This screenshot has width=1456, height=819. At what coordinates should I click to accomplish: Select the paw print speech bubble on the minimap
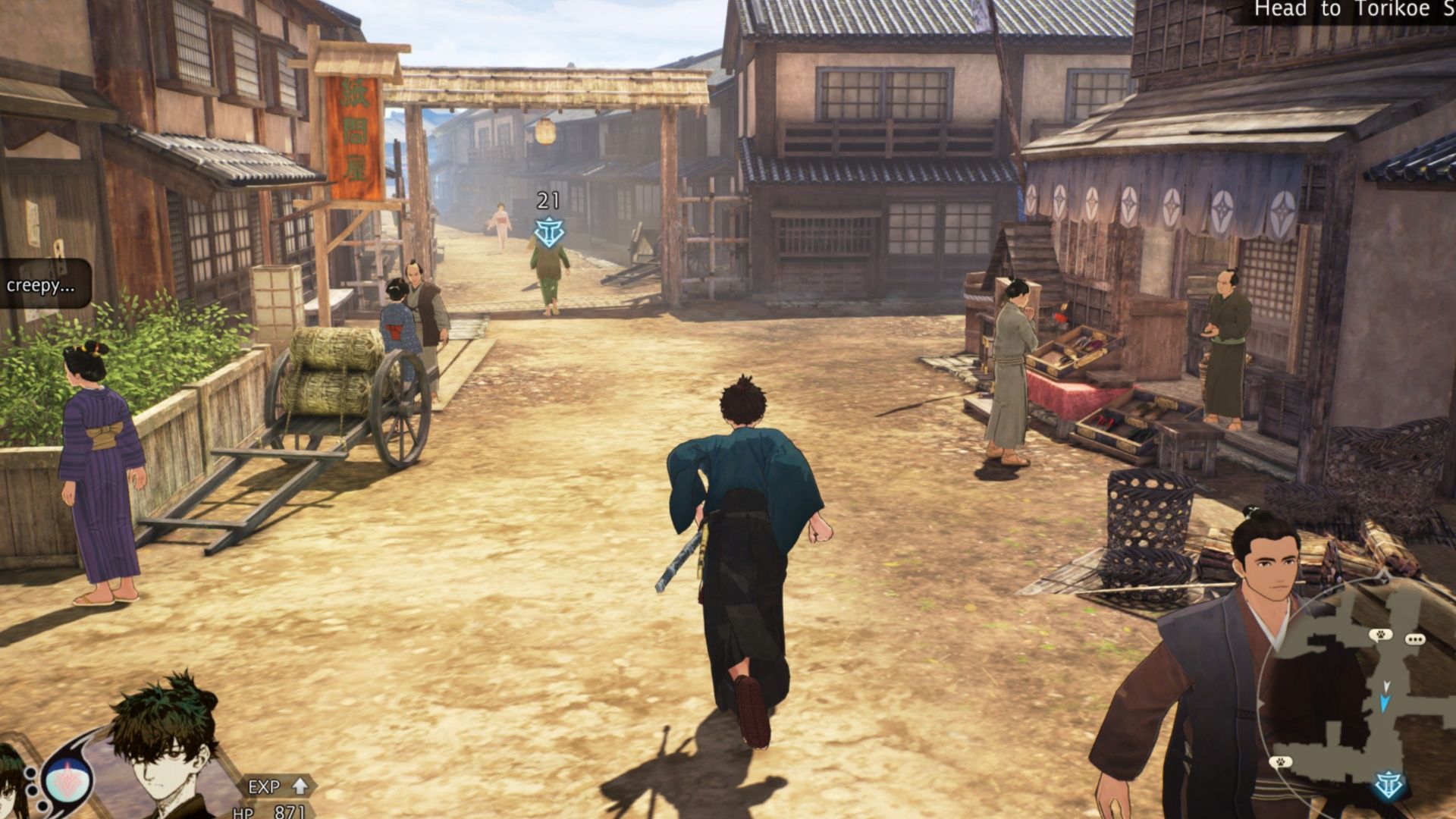1380,634
